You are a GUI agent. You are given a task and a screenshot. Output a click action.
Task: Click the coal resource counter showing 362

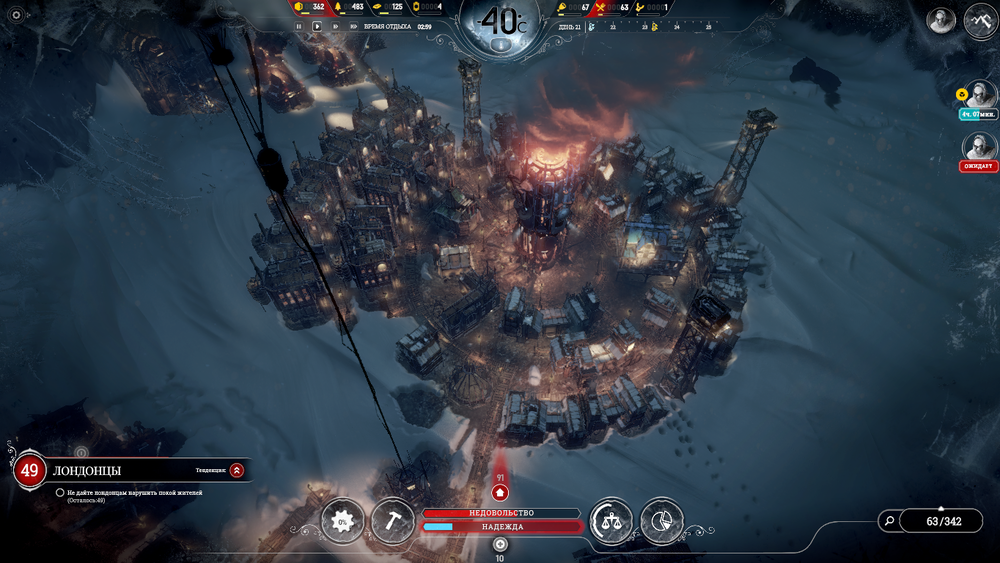310,8
